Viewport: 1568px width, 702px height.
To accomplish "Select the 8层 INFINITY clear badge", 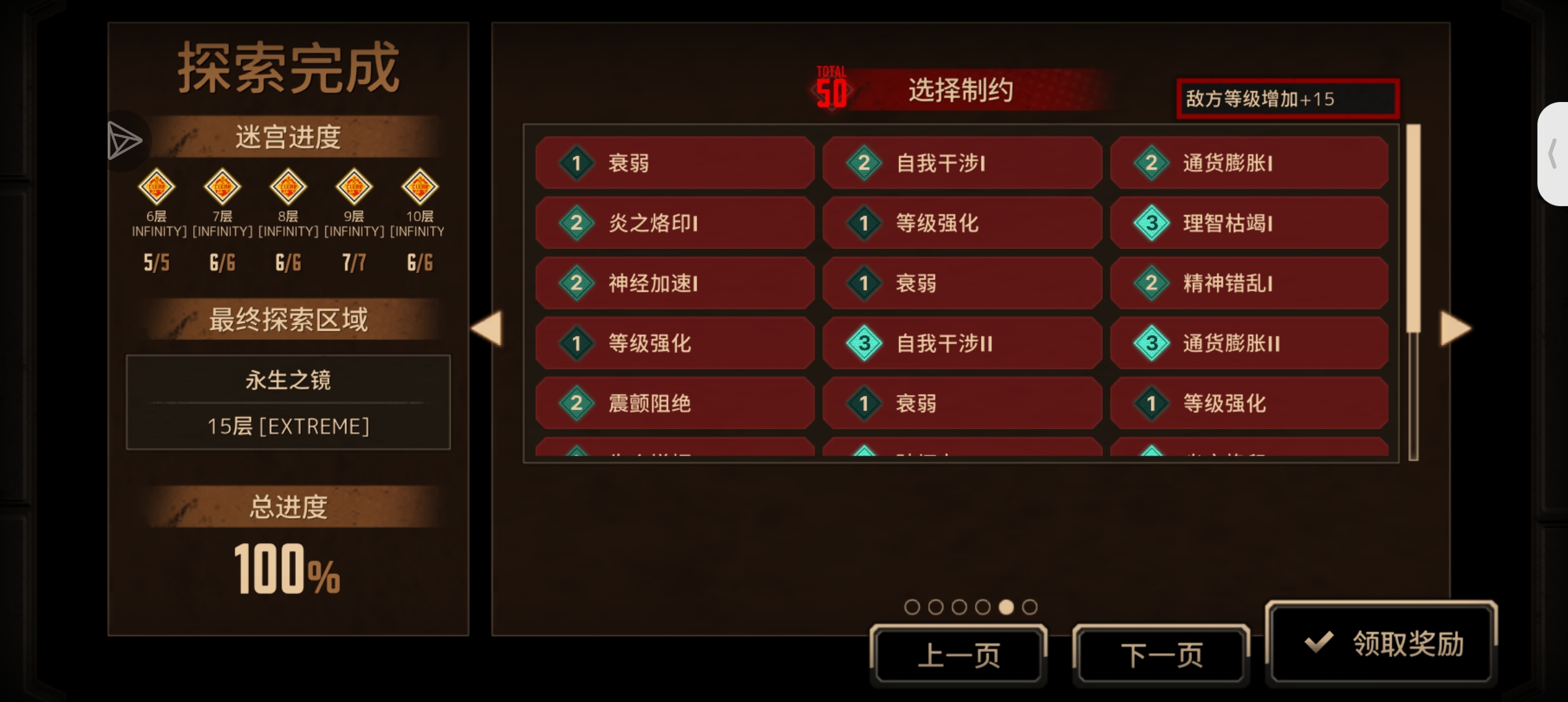I will 288,187.
